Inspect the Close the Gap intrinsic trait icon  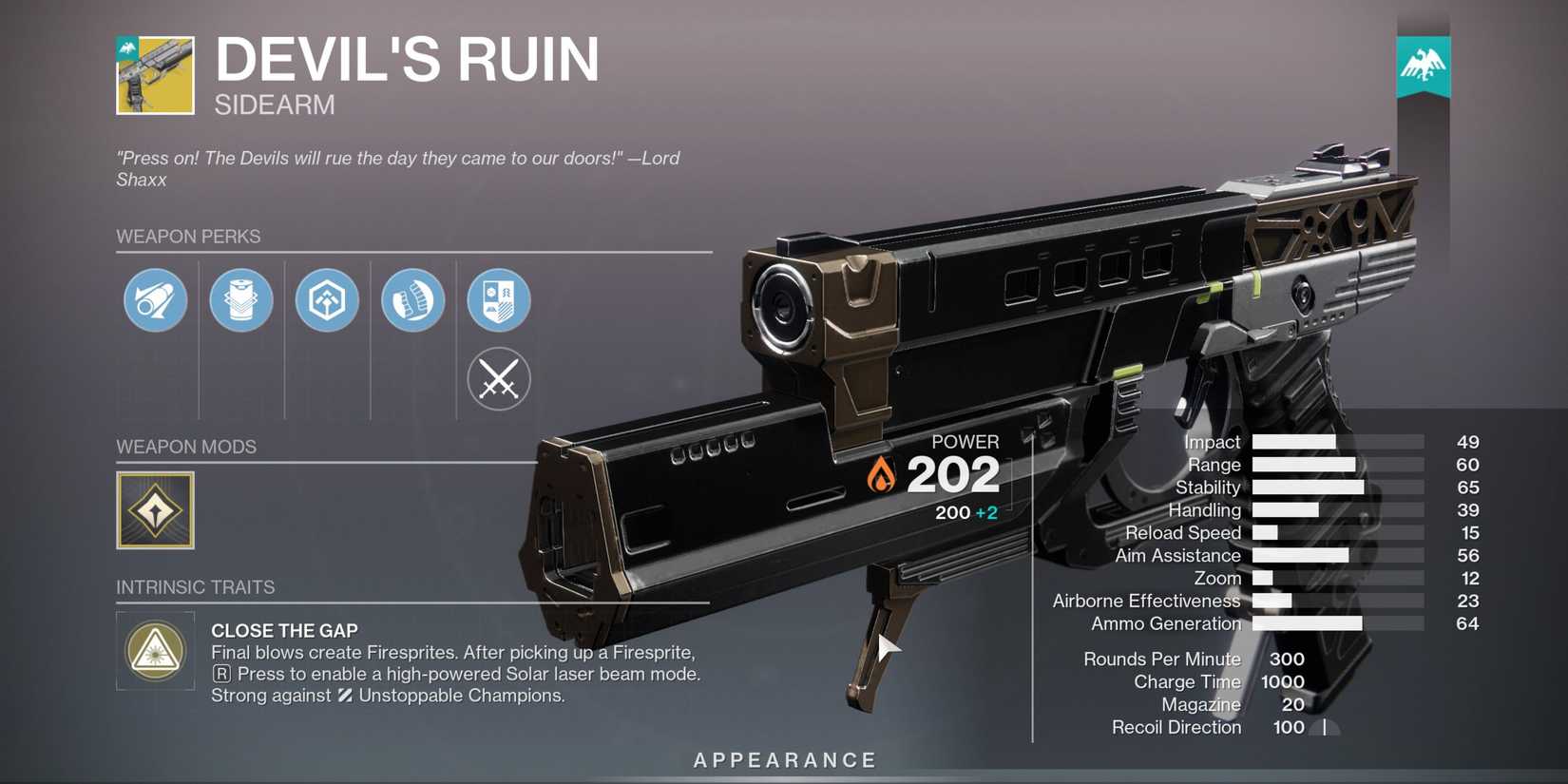(x=155, y=651)
